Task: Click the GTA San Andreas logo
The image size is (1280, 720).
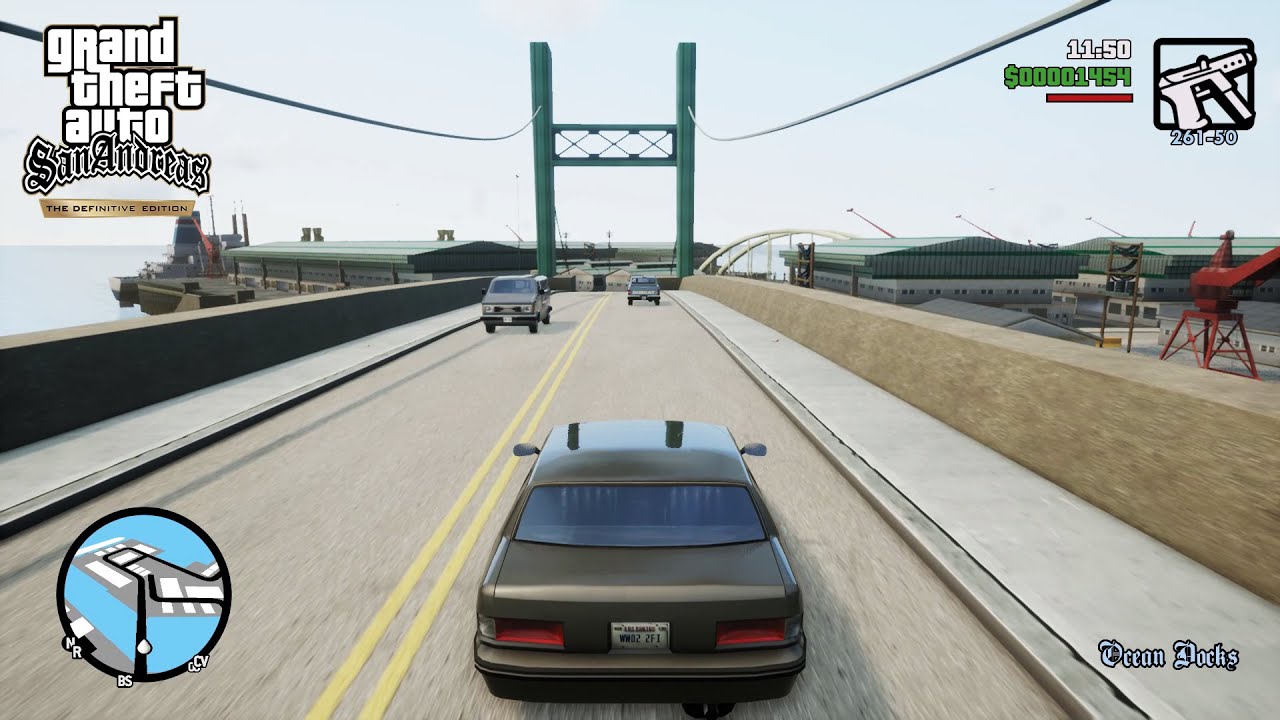Action: pyautogui.click(x=117, y=112)
